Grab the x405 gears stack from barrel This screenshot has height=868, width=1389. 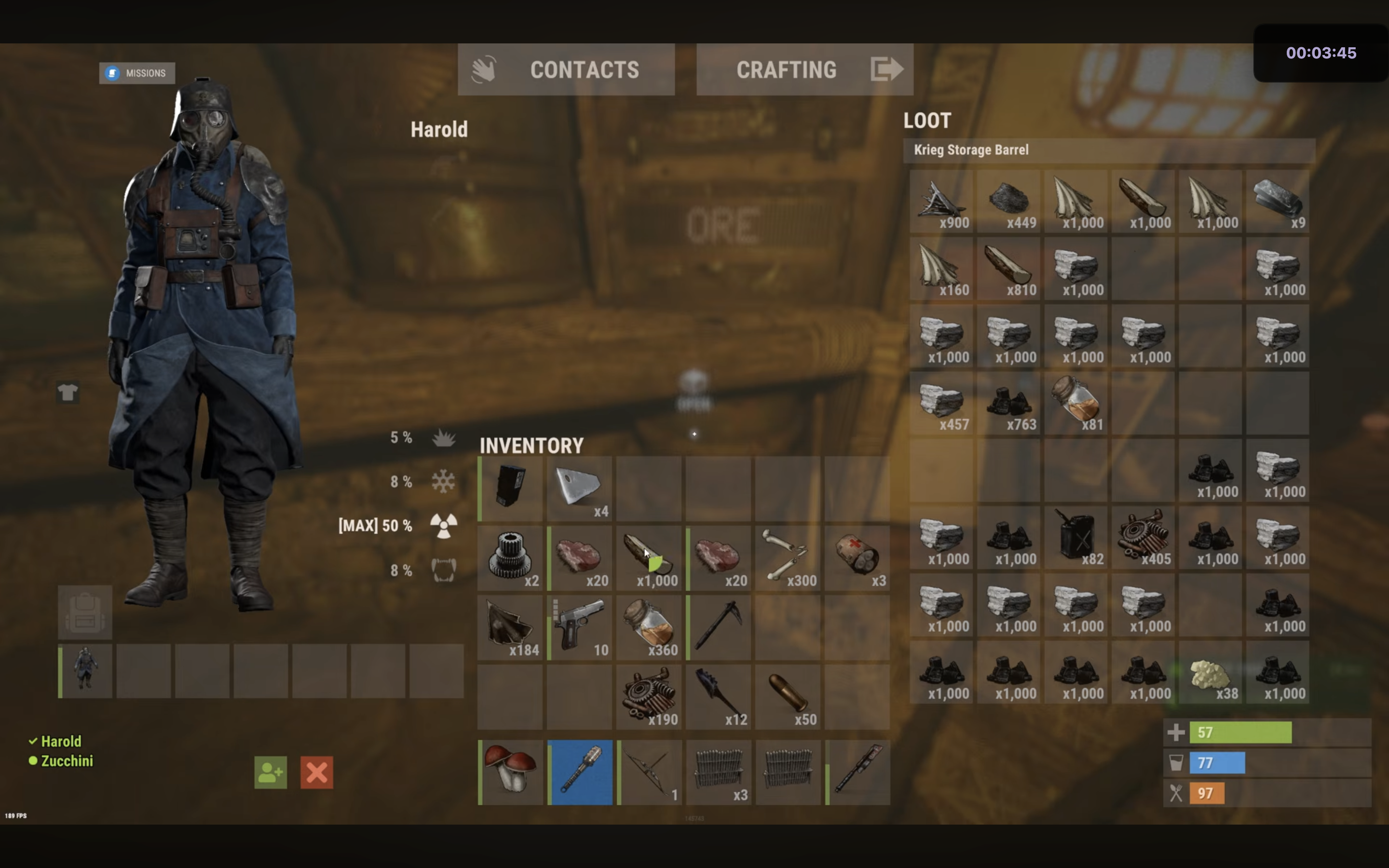coord(1143,538)
